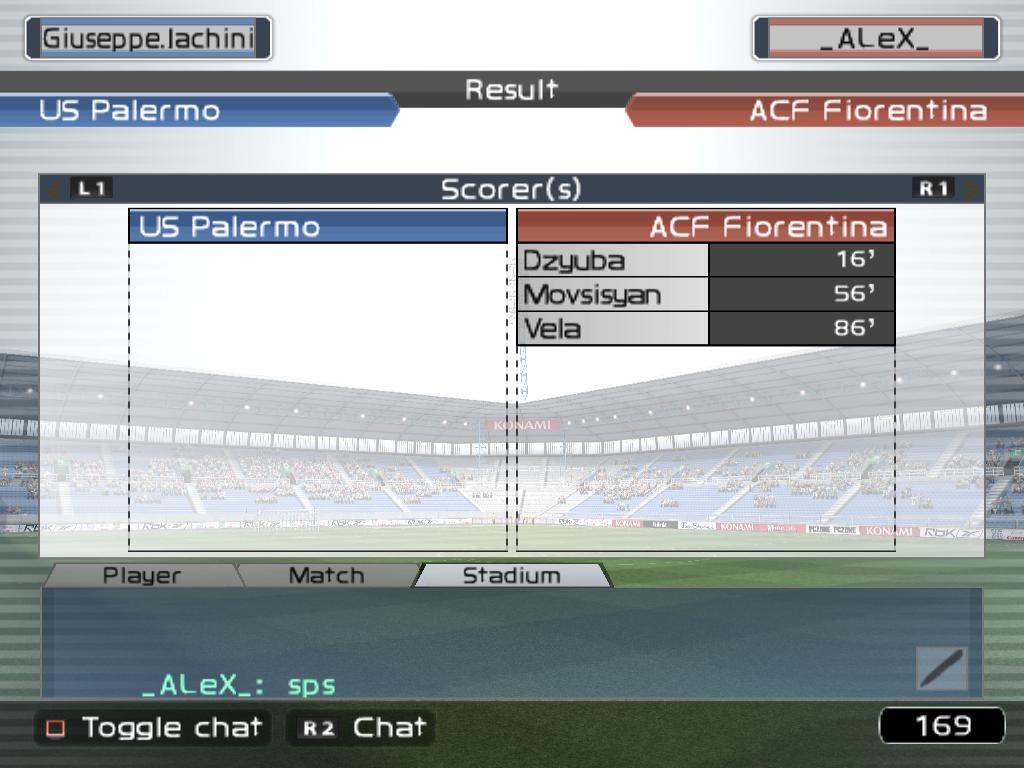1024x768 pixels.
Task: Click the US Palermo scorer column header
Action: [x=318, y=226]
